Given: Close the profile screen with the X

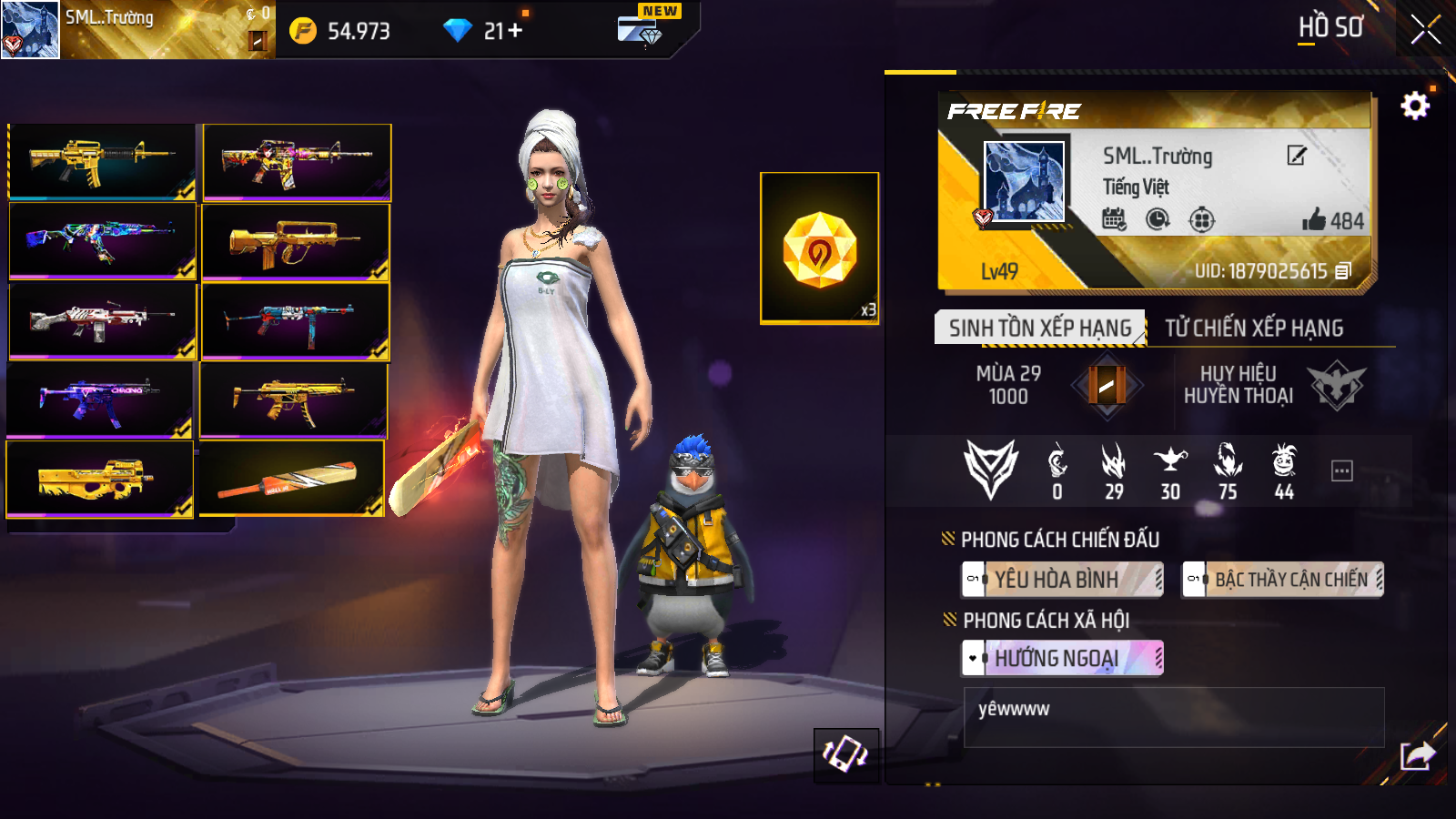Looking at the screenshot, I should (1425, 29).
